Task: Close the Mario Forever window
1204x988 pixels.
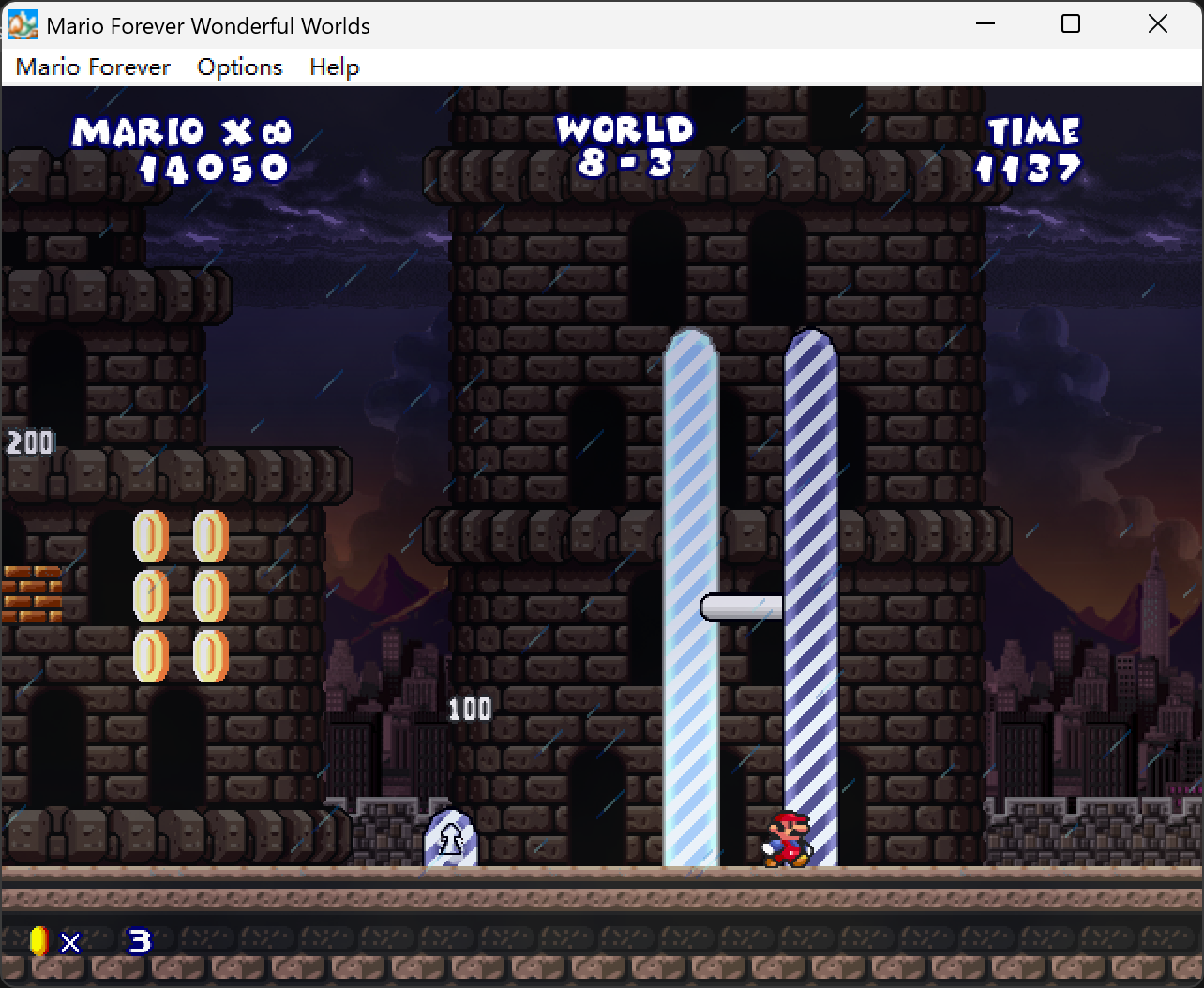Action: 1158,24
